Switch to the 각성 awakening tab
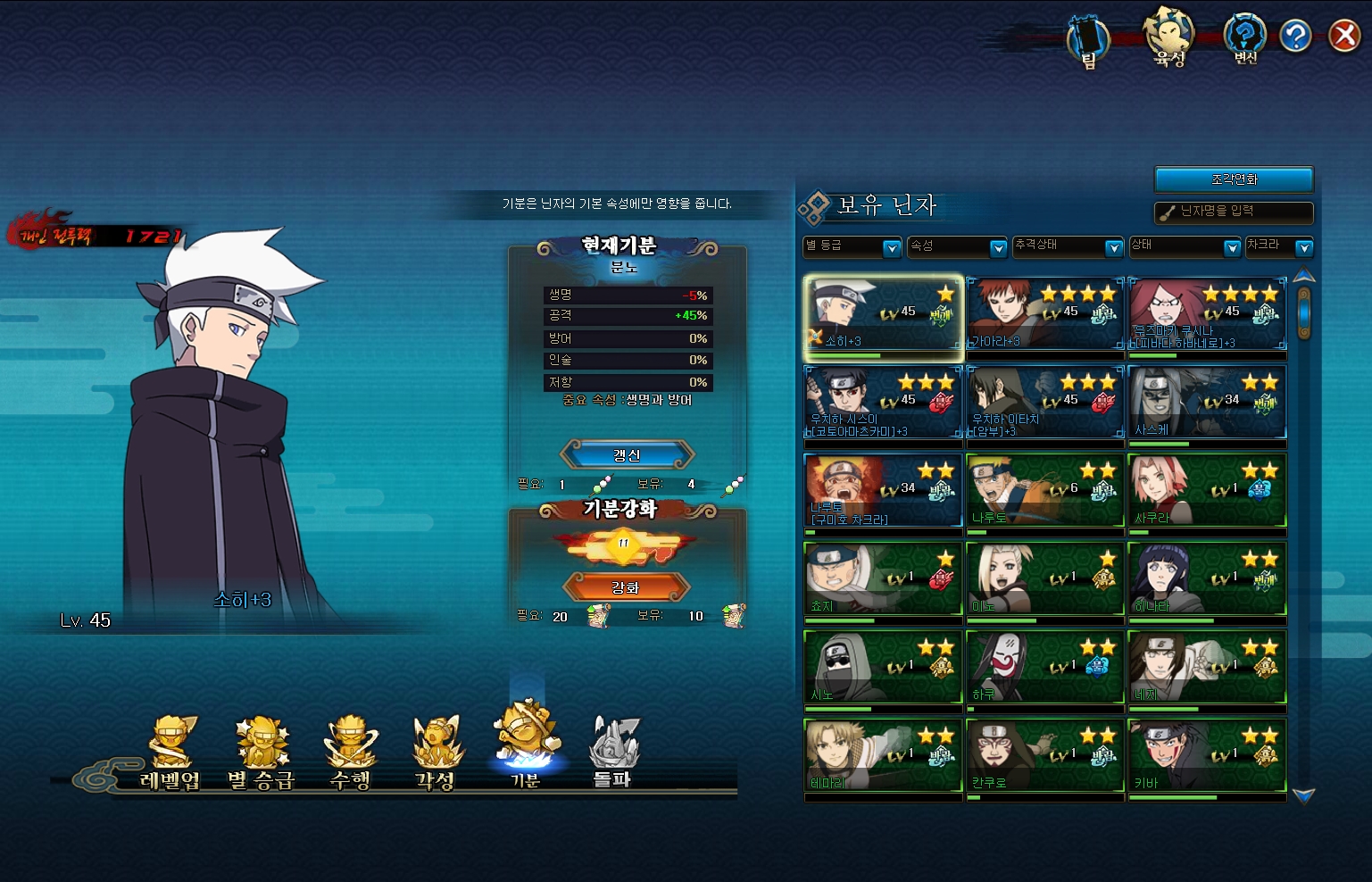The image size is (1372, 882). [436, 754]
